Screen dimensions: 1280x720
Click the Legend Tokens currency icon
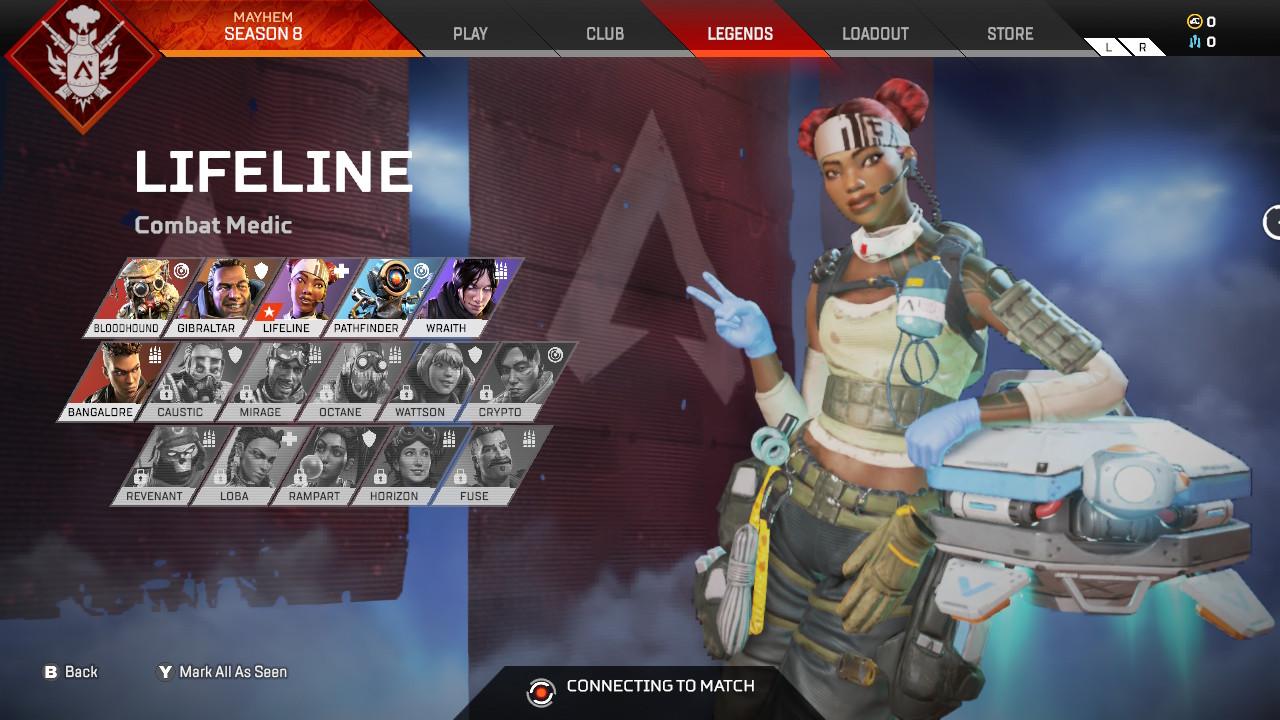tap(1195, 42)
